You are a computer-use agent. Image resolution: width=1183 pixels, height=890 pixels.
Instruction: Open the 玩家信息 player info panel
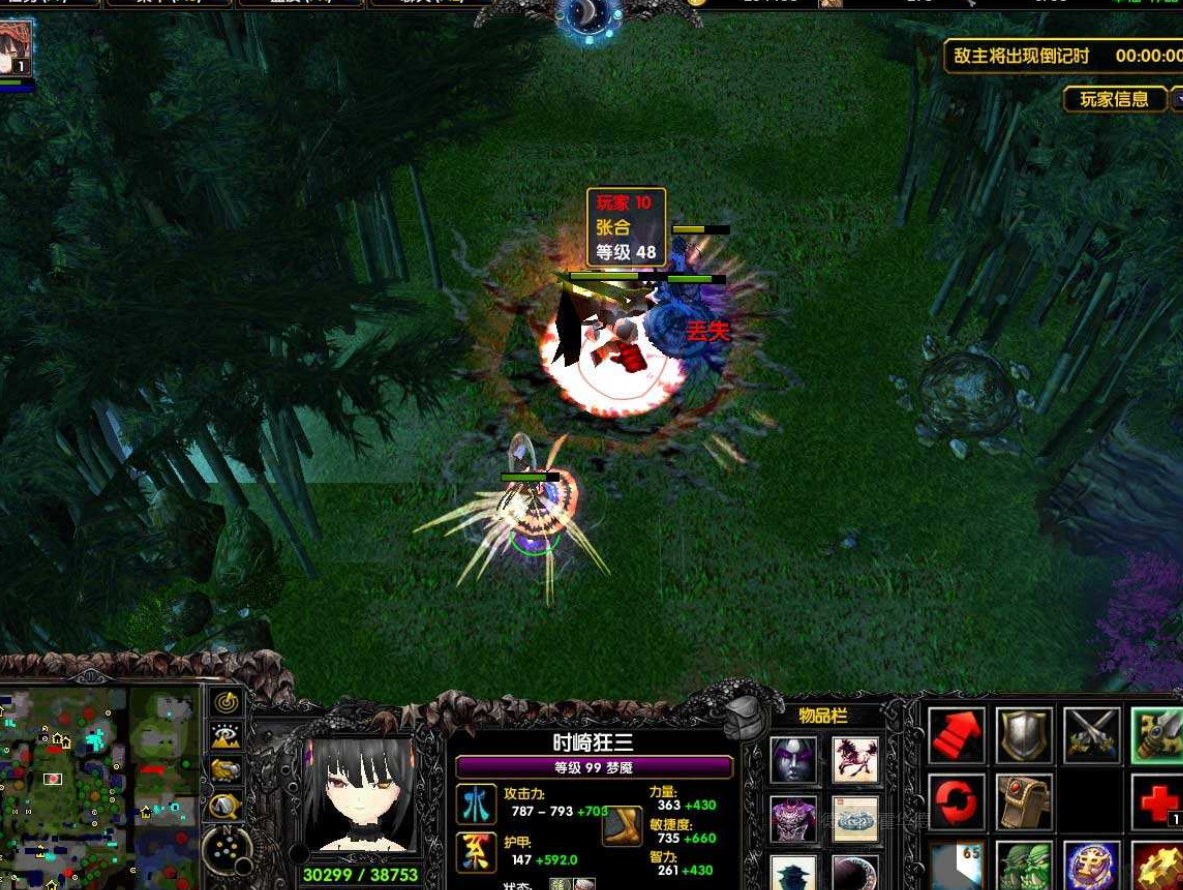coord(1114,99)
